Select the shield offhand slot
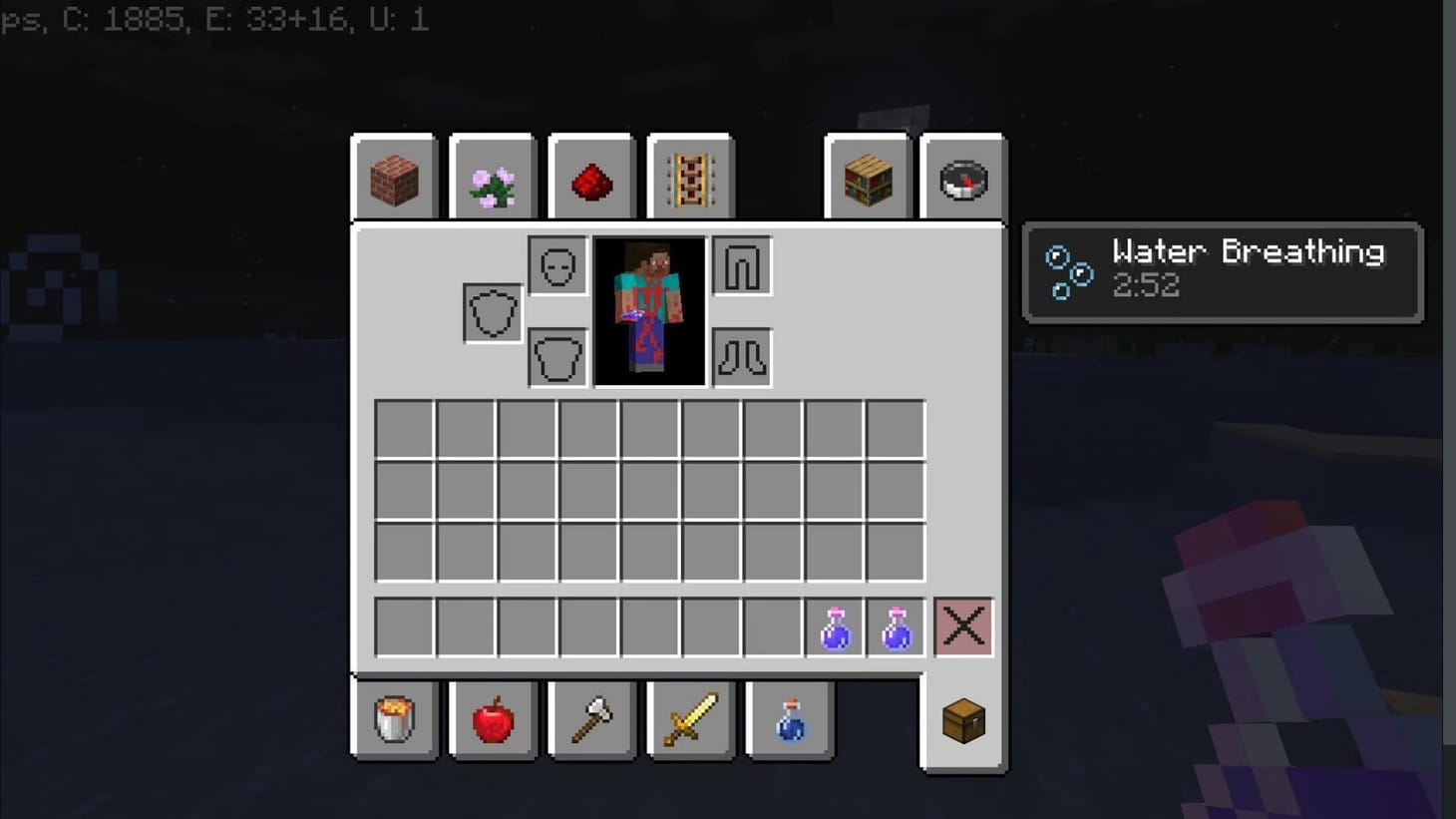This screenshot has width=1456, height=819. click(x=491, y=310)
